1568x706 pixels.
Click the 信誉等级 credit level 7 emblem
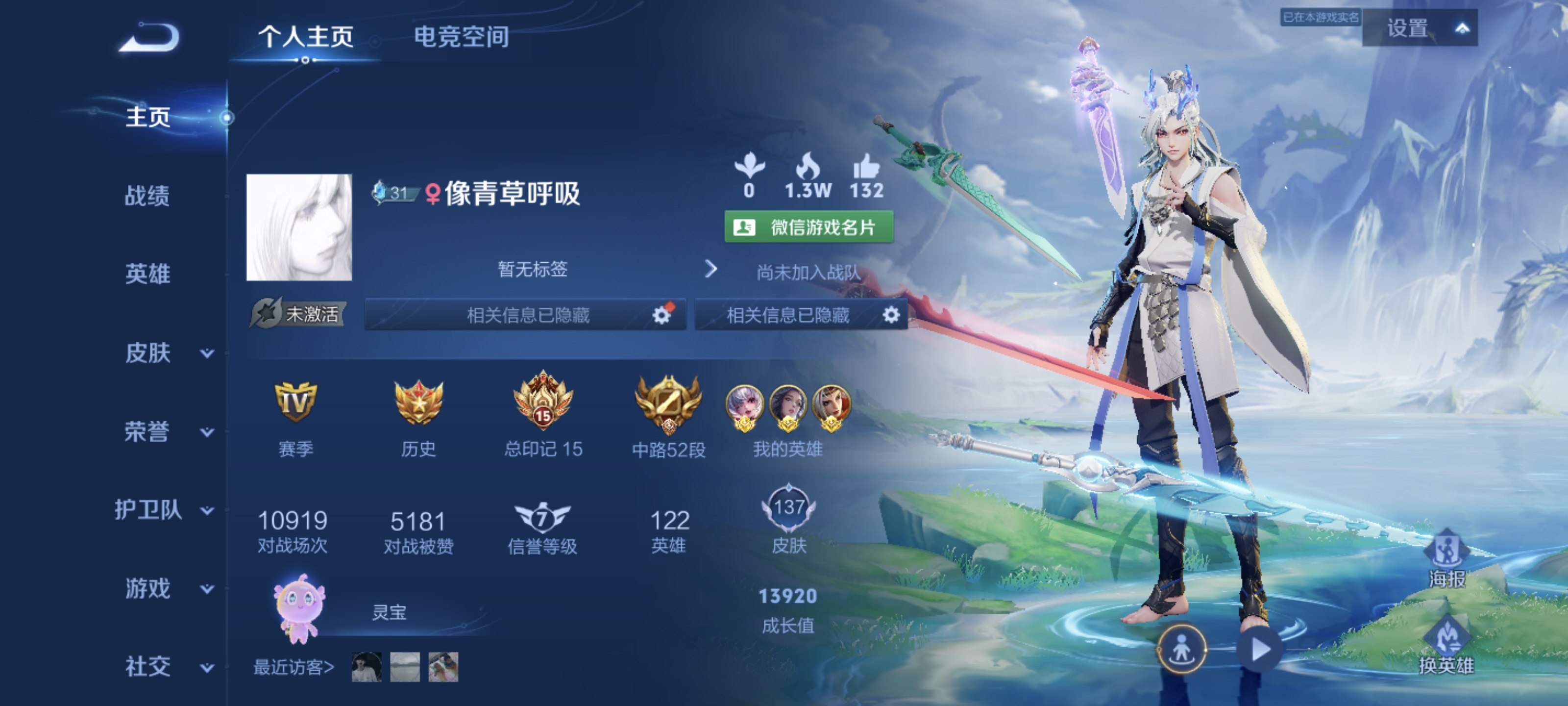tap(543, 520)
